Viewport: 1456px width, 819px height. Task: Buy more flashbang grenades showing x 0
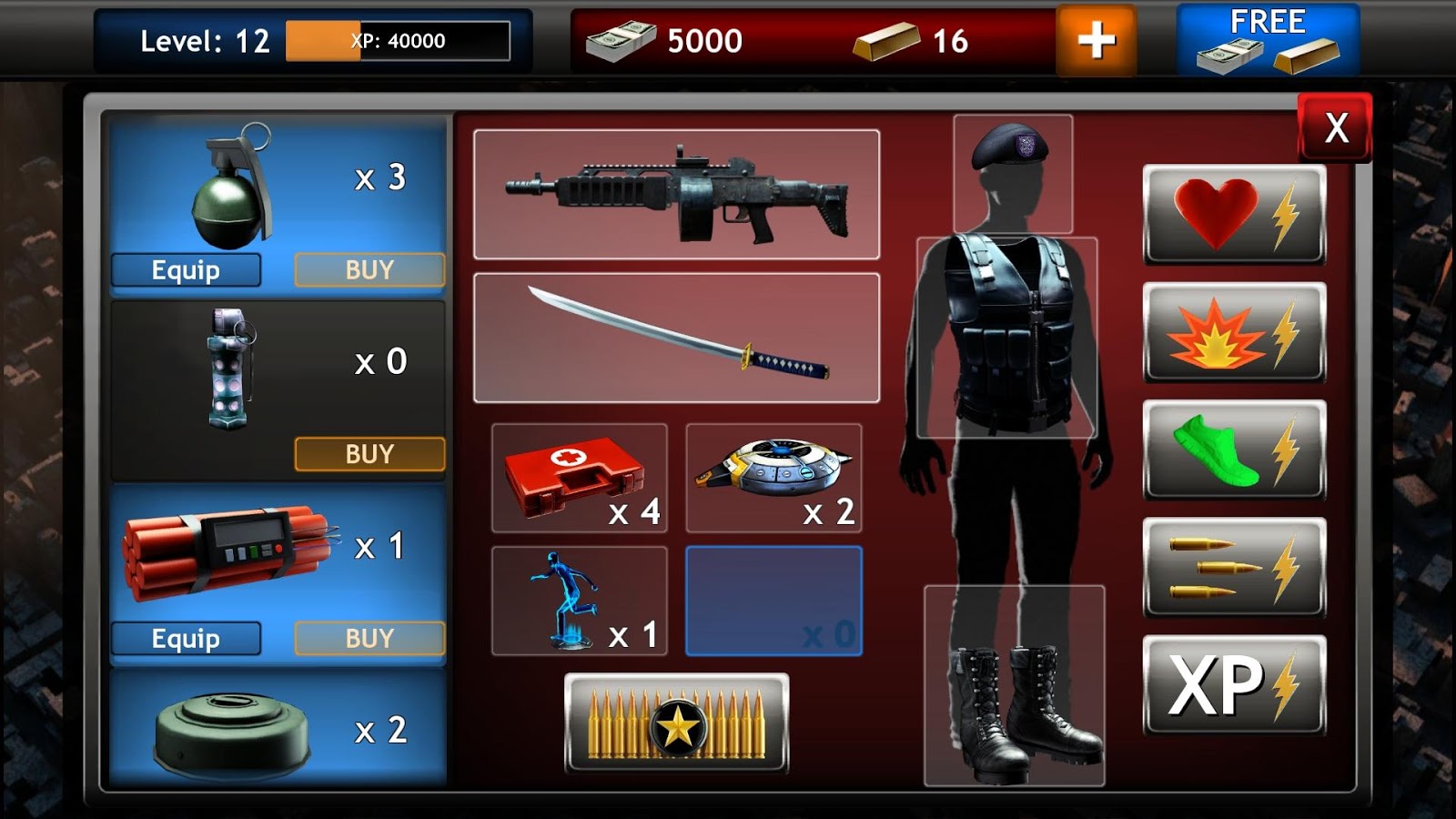tap(369, 452)
